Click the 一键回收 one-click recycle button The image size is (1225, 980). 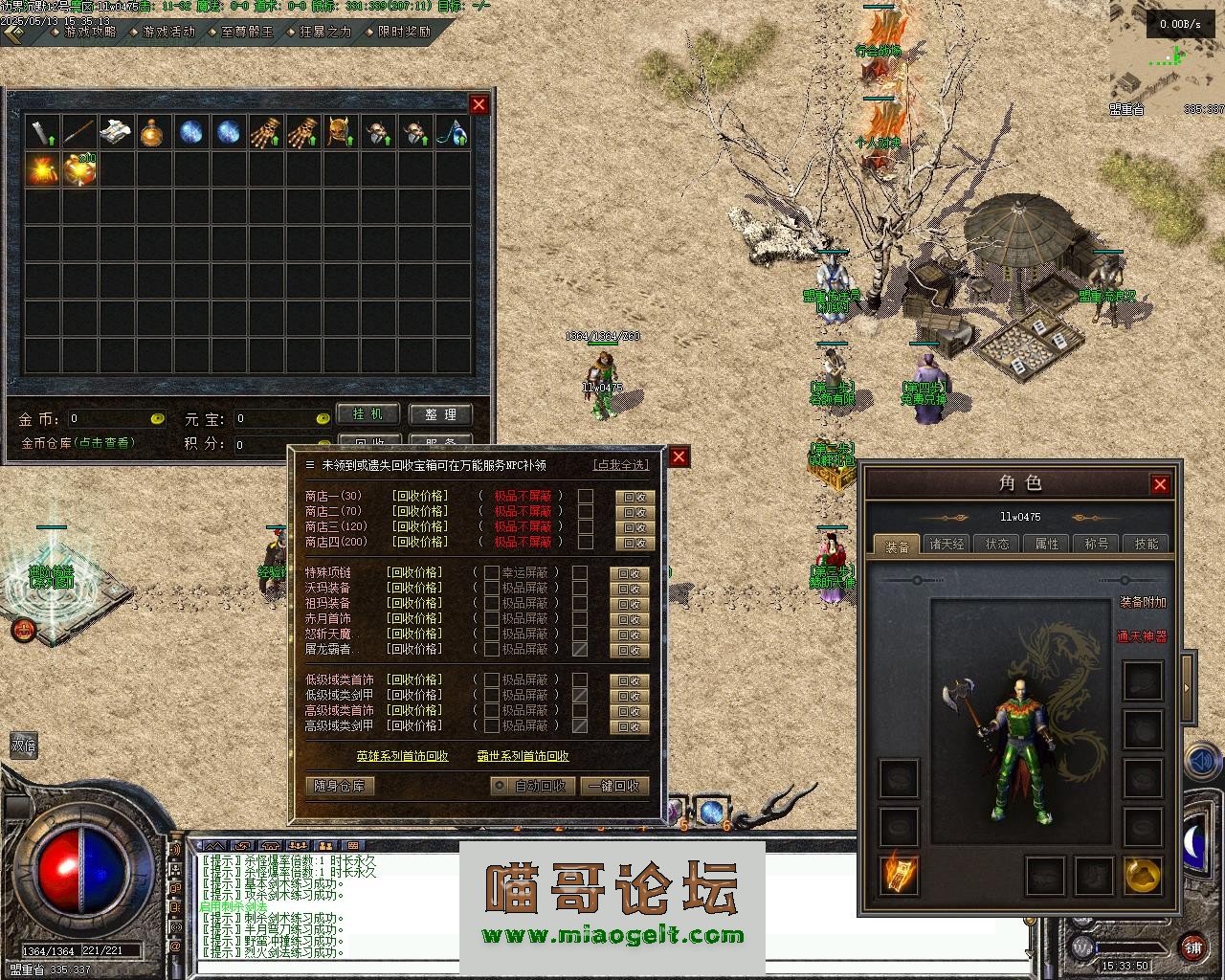(614, 786)
